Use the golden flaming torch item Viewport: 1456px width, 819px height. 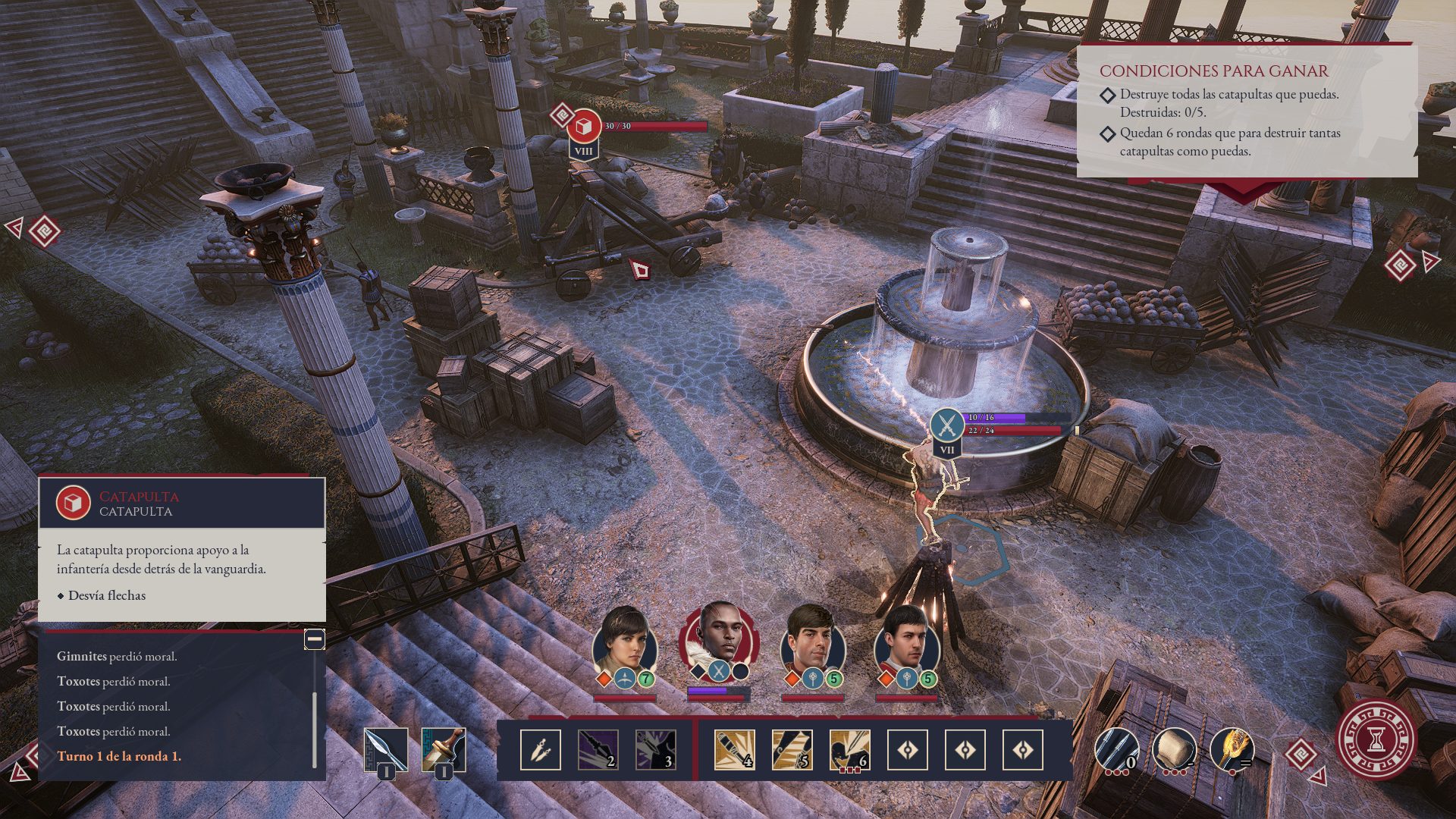pos(1232,749)
